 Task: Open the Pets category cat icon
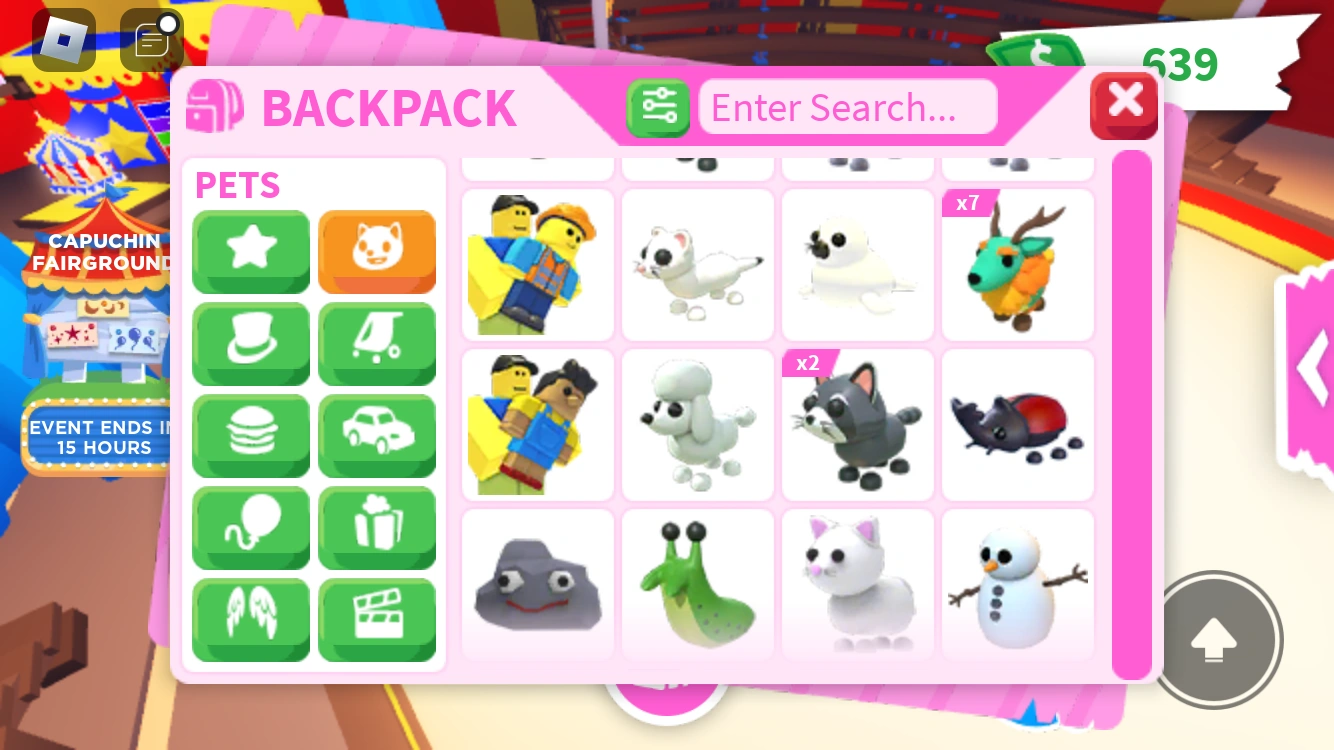pyautogui.click(x=376, y=251)
